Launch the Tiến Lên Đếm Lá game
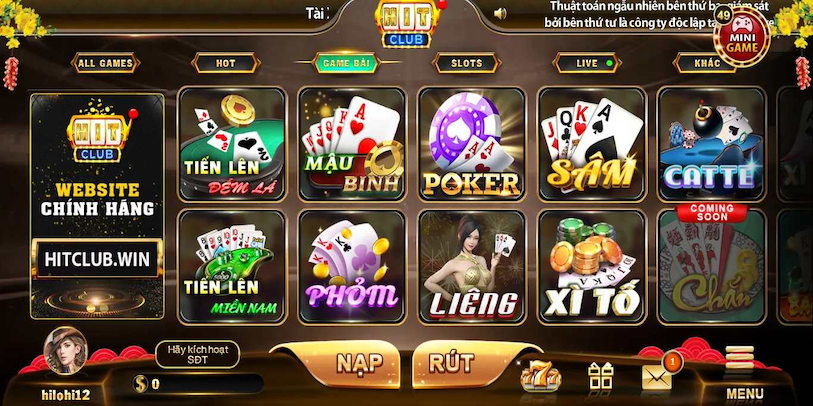Viewport: 813px width, 406px height. click(231, 144)
